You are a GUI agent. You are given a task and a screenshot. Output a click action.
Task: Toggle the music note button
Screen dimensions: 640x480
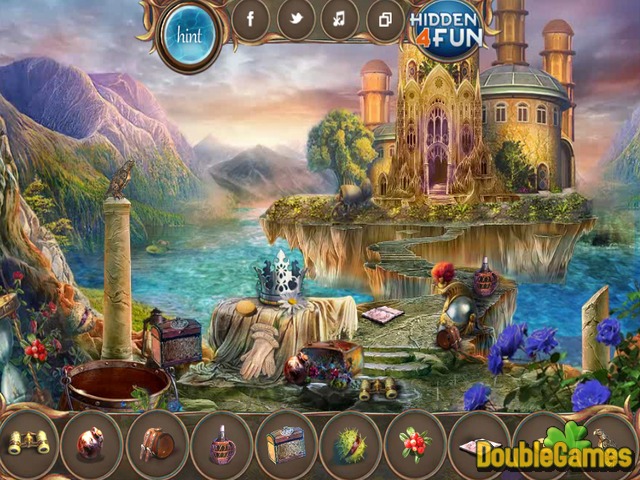340,18
